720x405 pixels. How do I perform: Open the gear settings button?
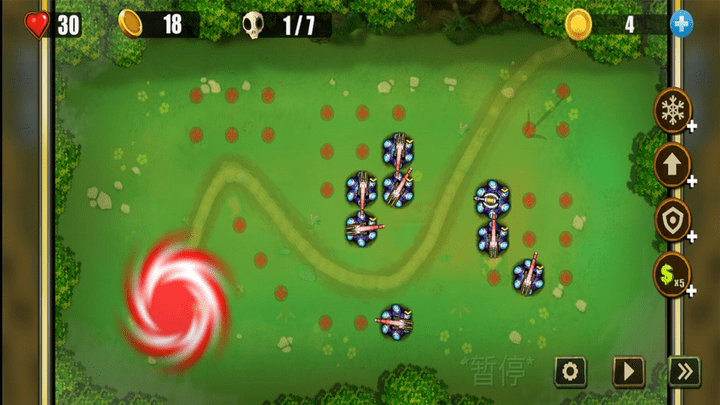(x=570, y=372)
